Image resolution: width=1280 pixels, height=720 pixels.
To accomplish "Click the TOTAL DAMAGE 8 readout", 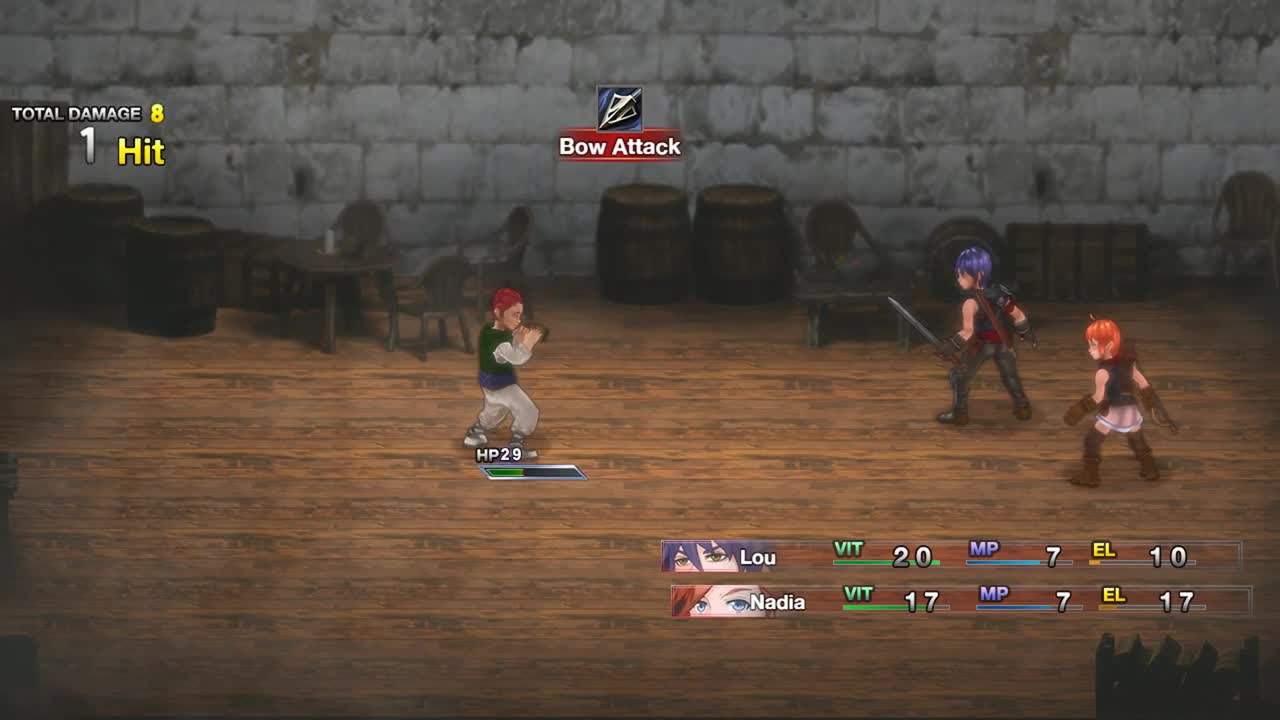I will click(x=90, y=114).
